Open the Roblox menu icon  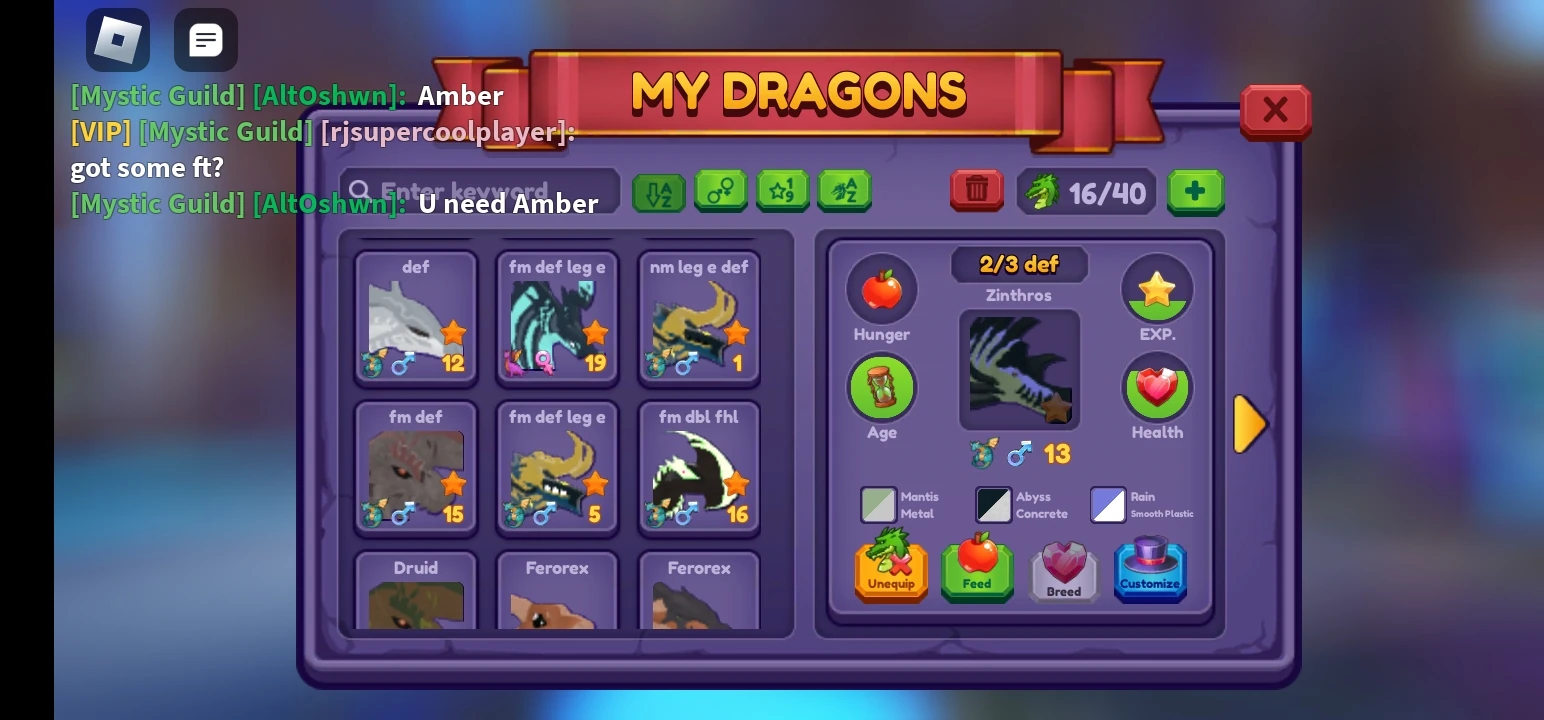click(x=117, y=40)
